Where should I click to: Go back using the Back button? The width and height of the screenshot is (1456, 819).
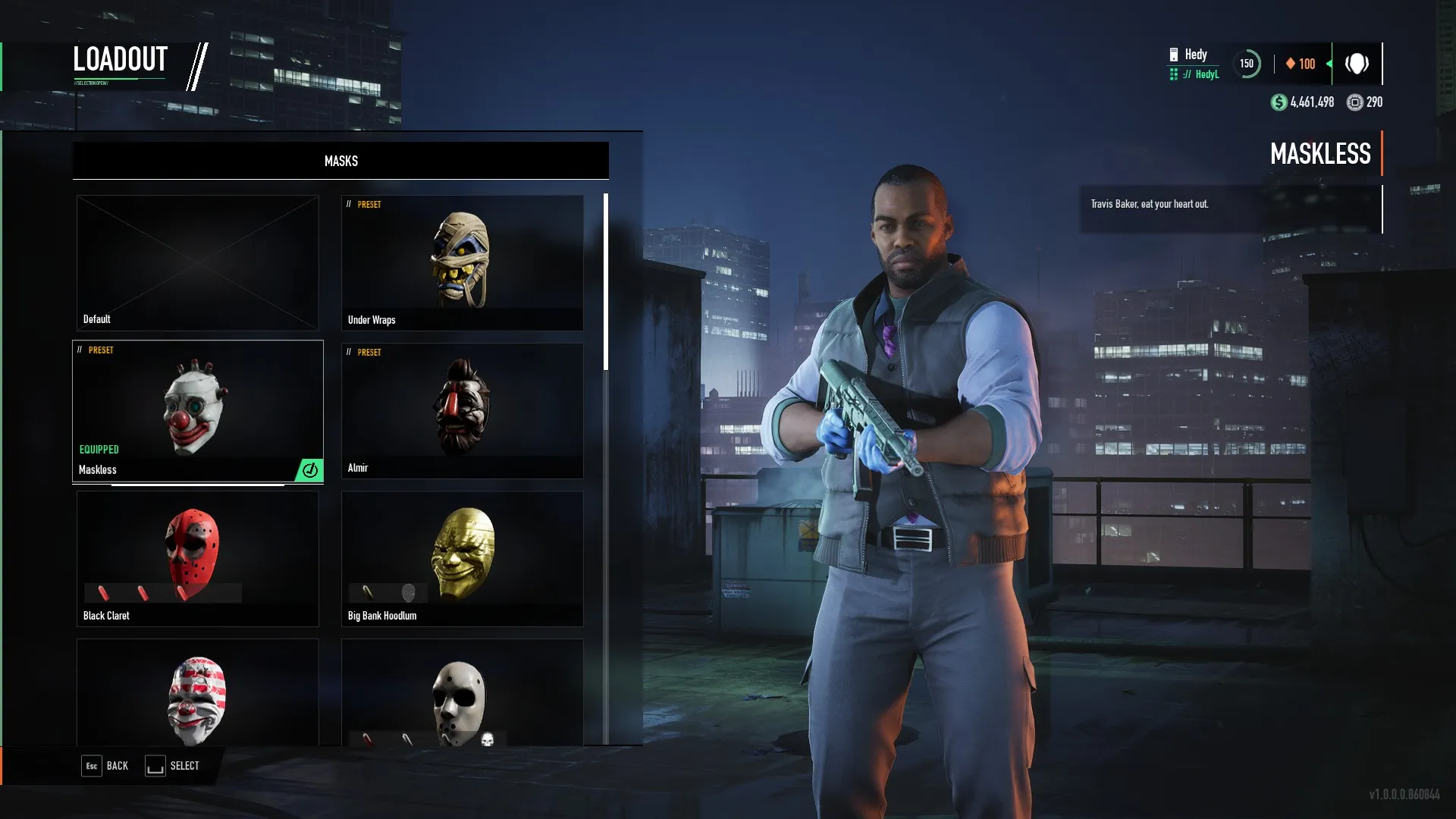[105, 766]
